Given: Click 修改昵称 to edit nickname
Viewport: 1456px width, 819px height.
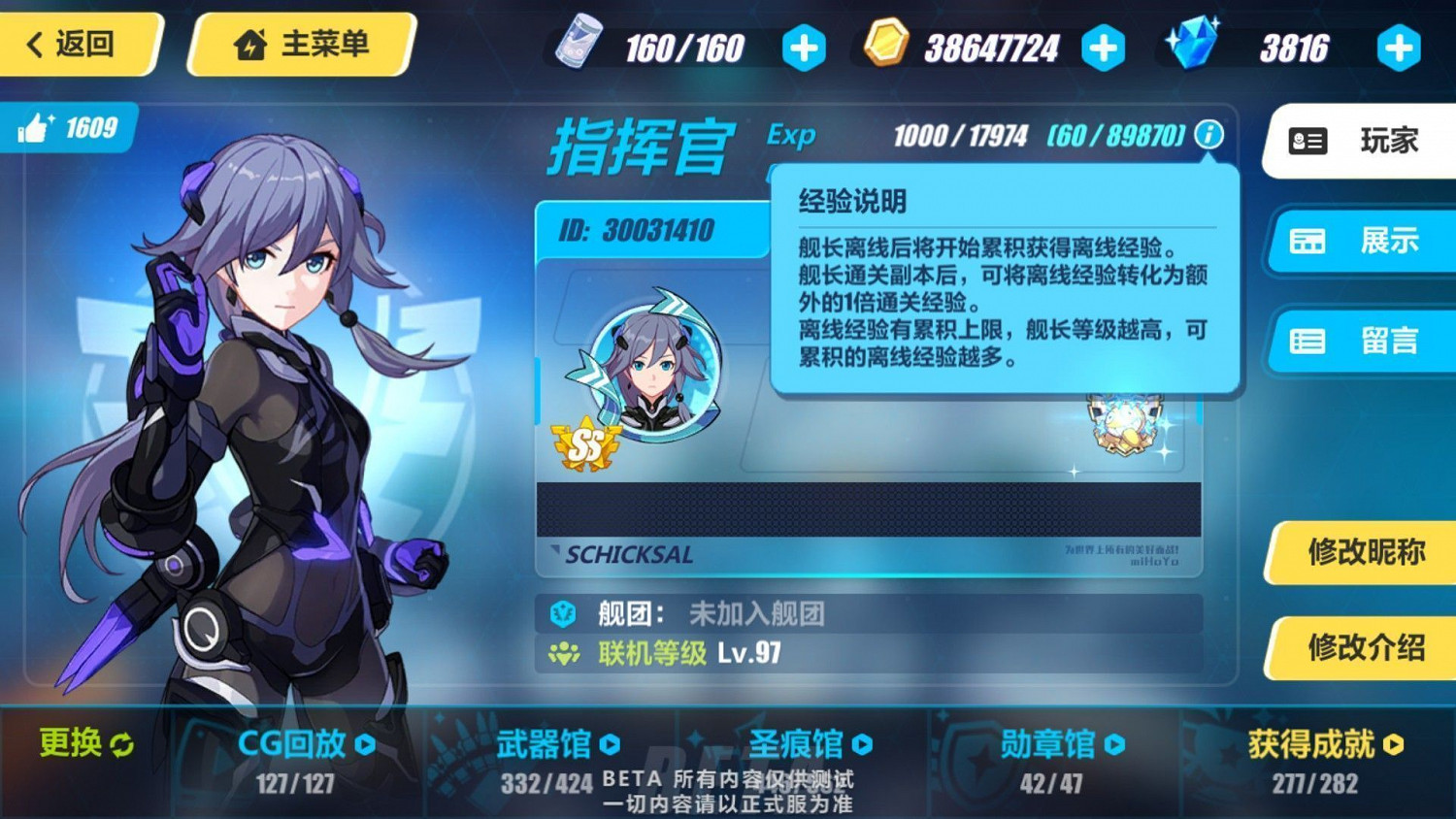Looking at the screenshot, I should (x=1369, y=550).
